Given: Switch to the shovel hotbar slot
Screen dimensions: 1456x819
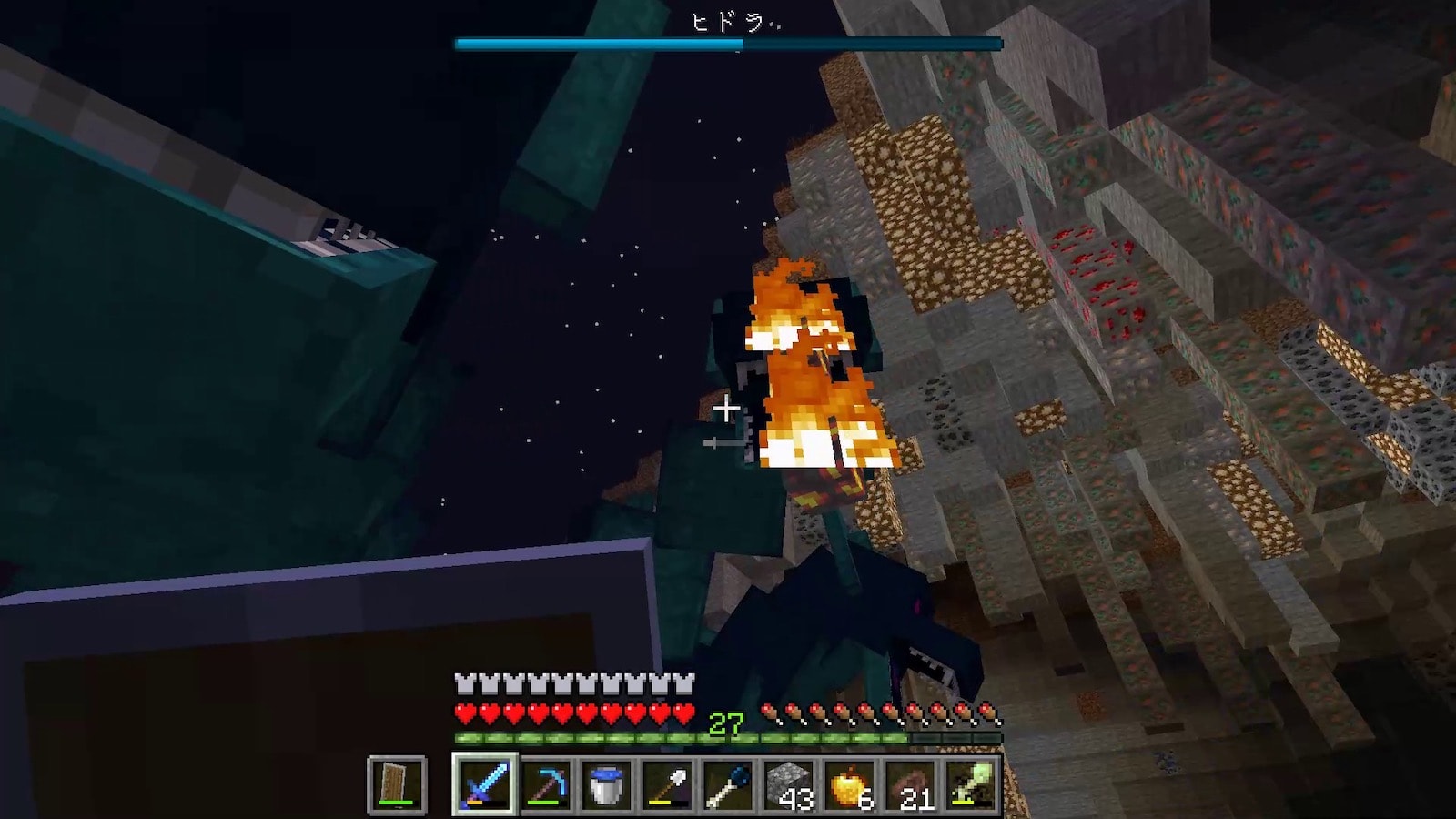Looking at the screenshot, I should click(x=667, y=784).
